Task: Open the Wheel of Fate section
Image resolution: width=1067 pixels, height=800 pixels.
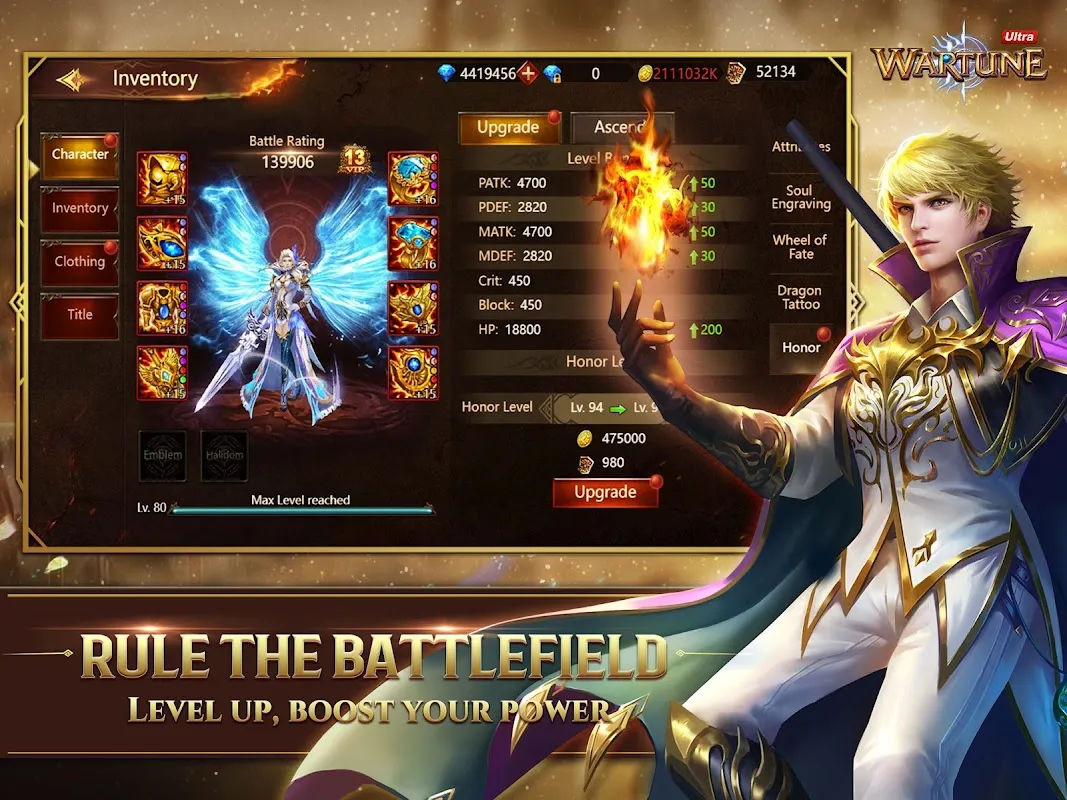Action: [801, 247]
